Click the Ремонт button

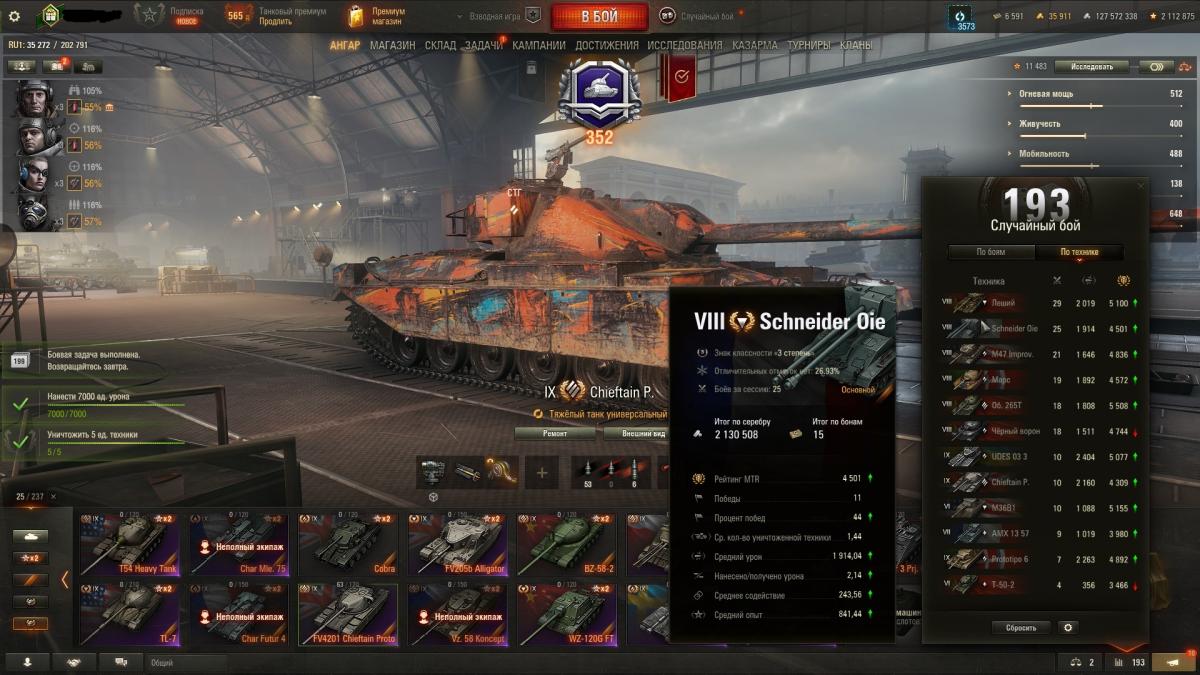[554, 433]
